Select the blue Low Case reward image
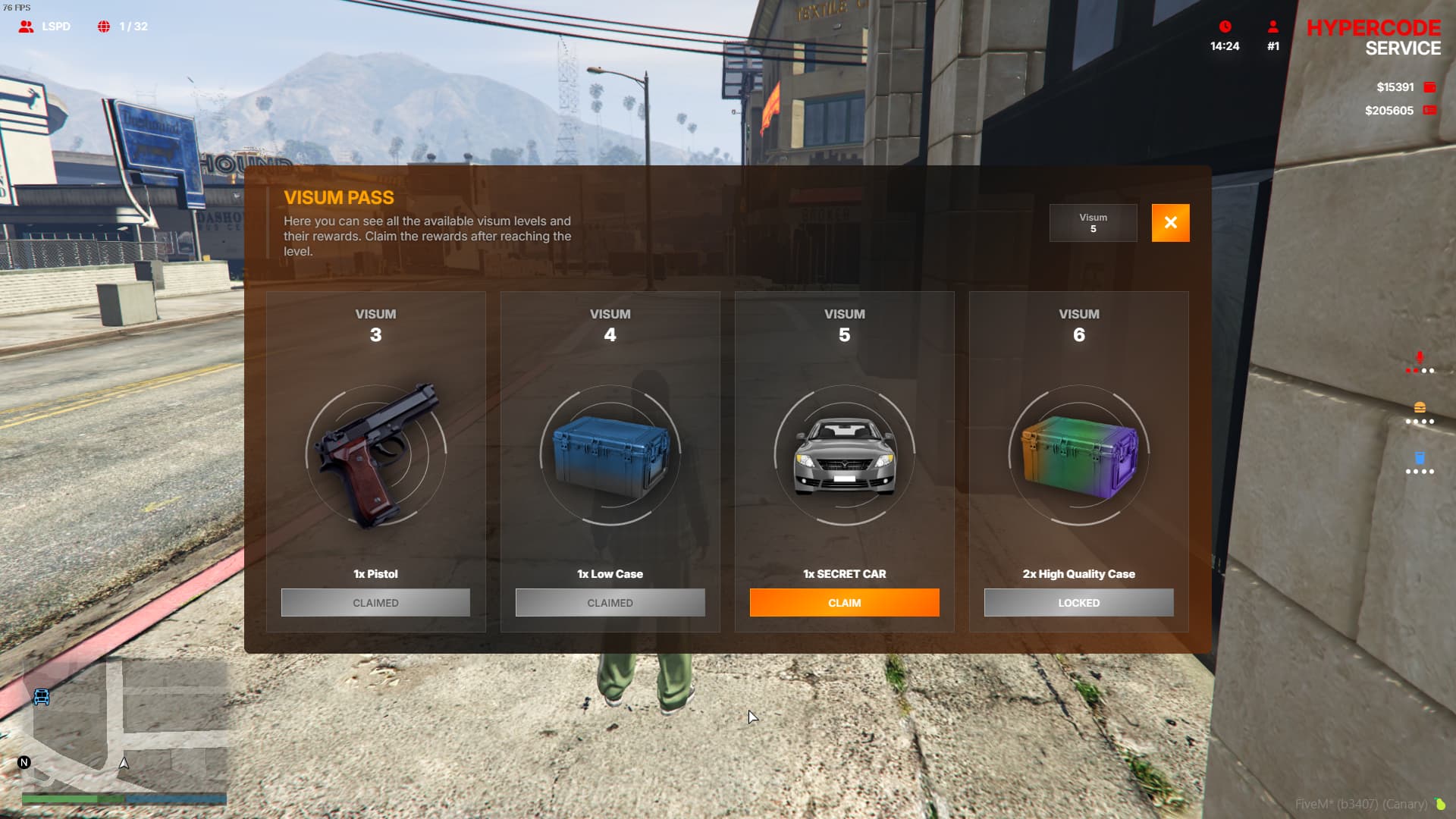 (x=610, y=455)
